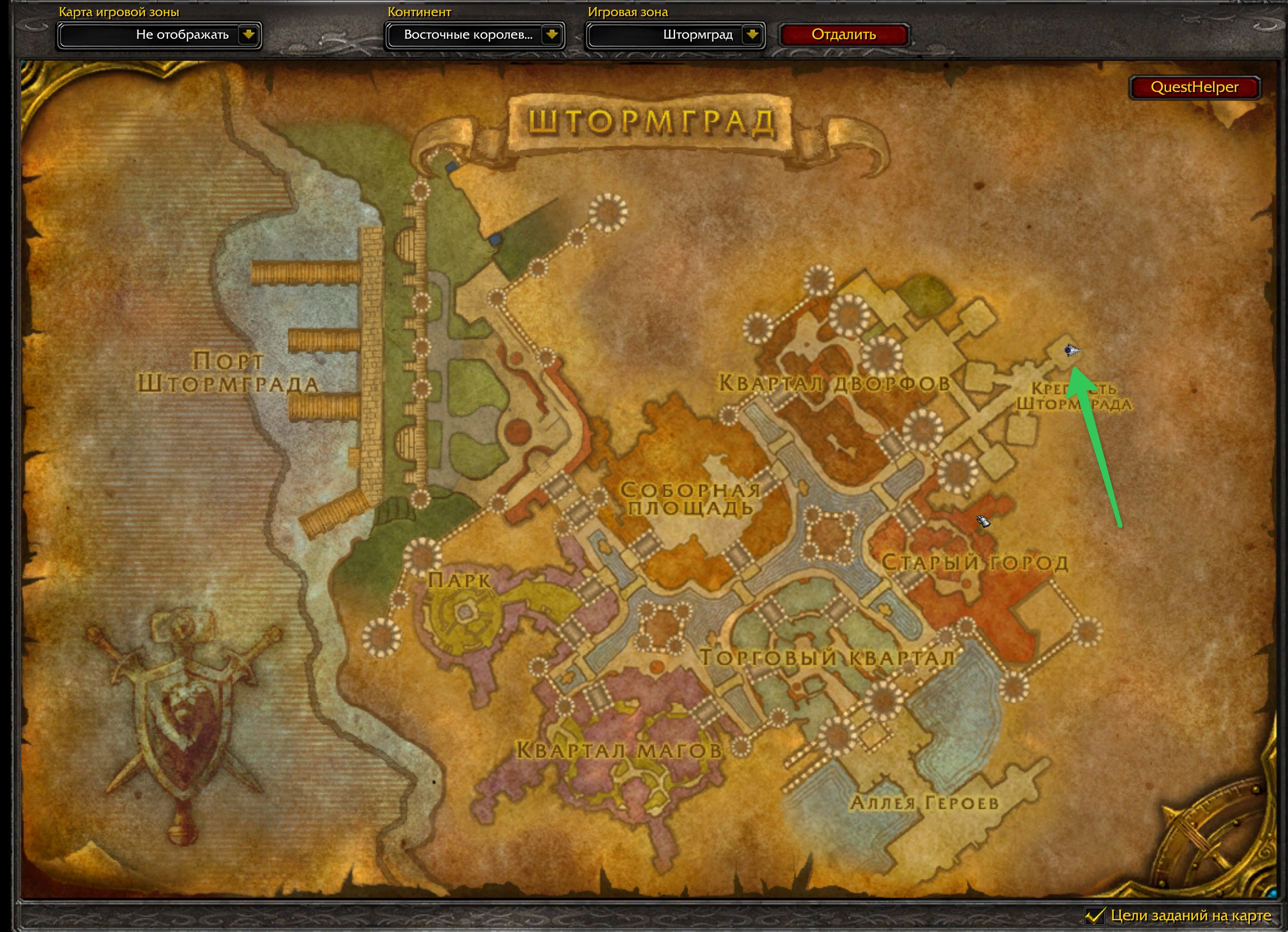Open the zone map display dropdown
The height and width of the screenshot is (932, 1288).
pyautogui.click(x=248, y=35)
